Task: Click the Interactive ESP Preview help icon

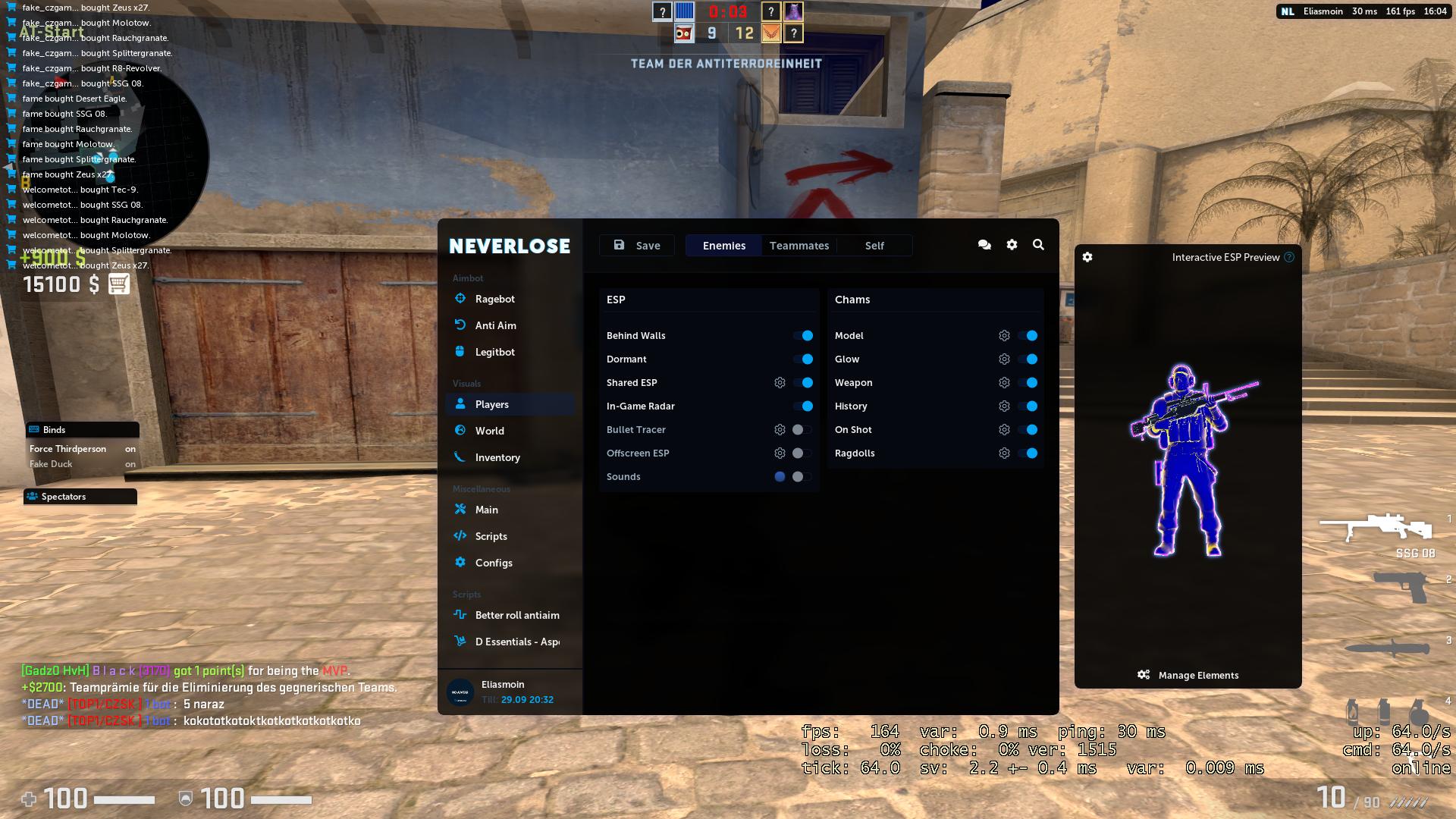Action: tap(1288, 257)
